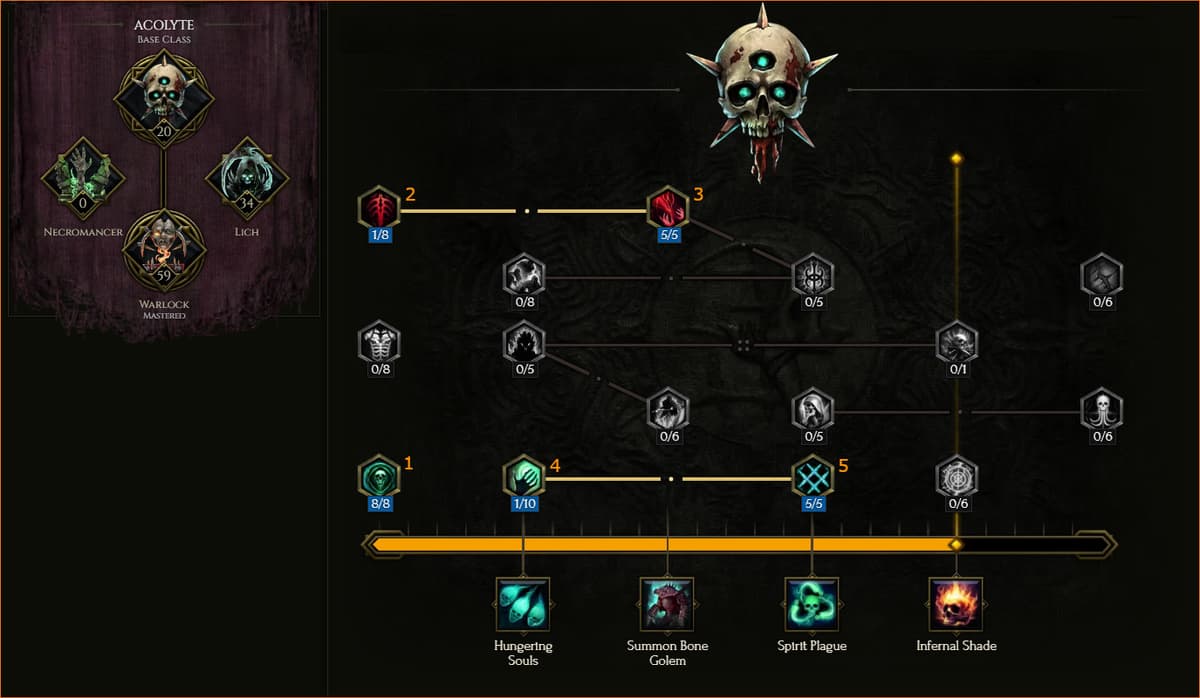Image resolution: width=1200 pixels, height=698 pixels.
Task: Select the tentacle creature 0/6 node
Action: [x=1102, y=409]
